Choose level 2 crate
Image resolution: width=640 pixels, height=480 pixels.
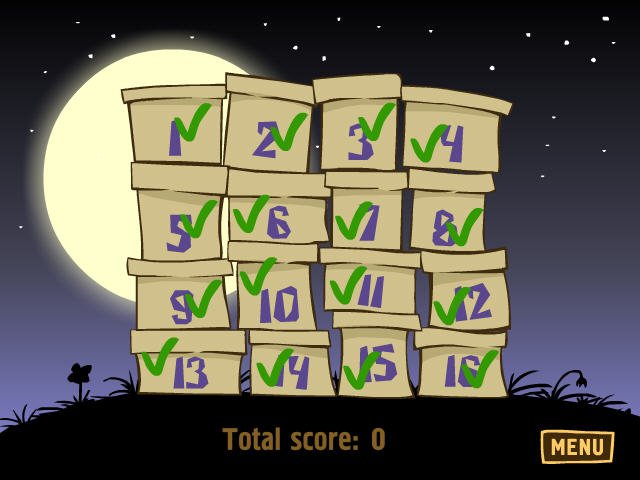coord(268,134)
